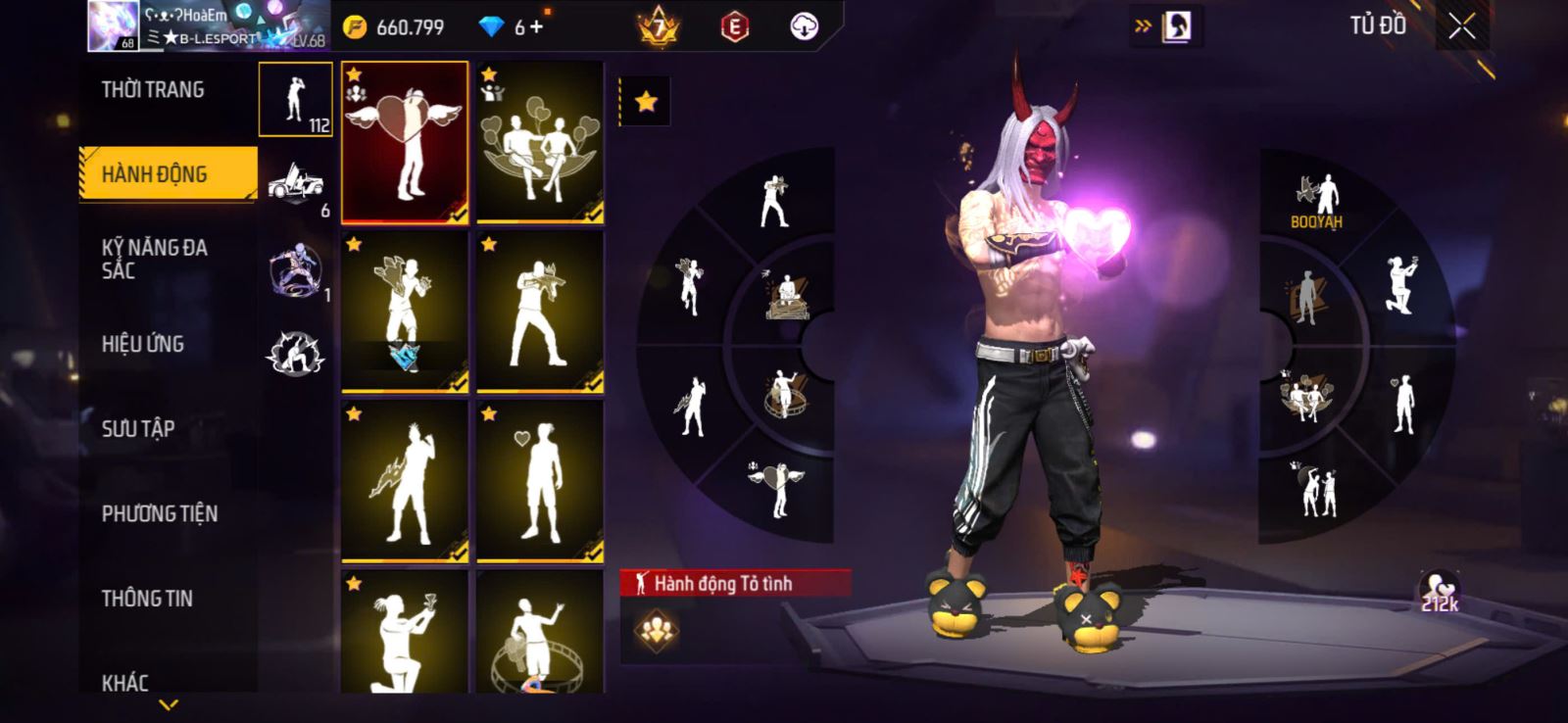This screenshot has width=1568, height=723.
Task: Close the Tủ Đồ wardrobe screen
Action: (1461, 27)
